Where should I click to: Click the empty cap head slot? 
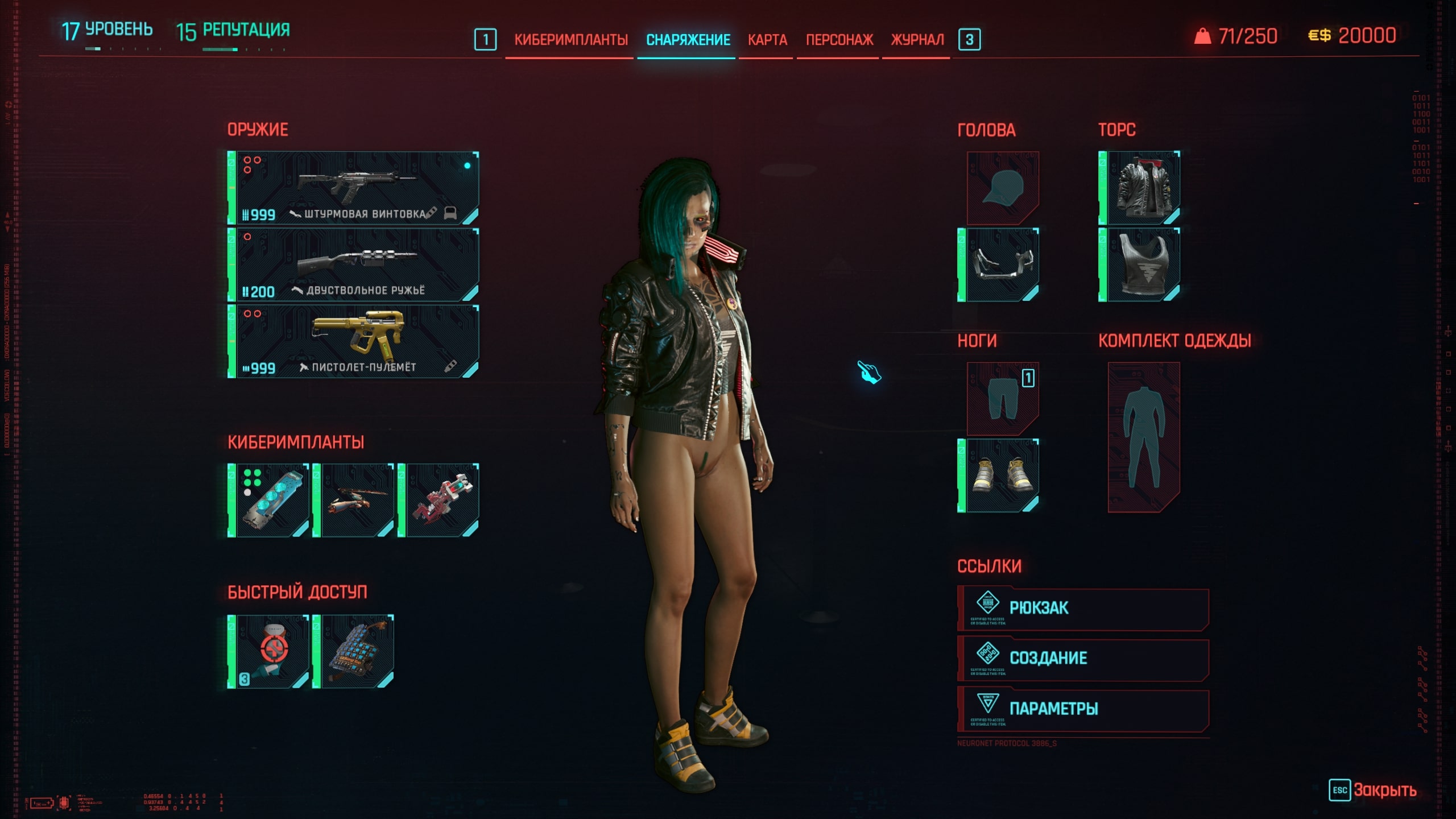point(1003,188)
